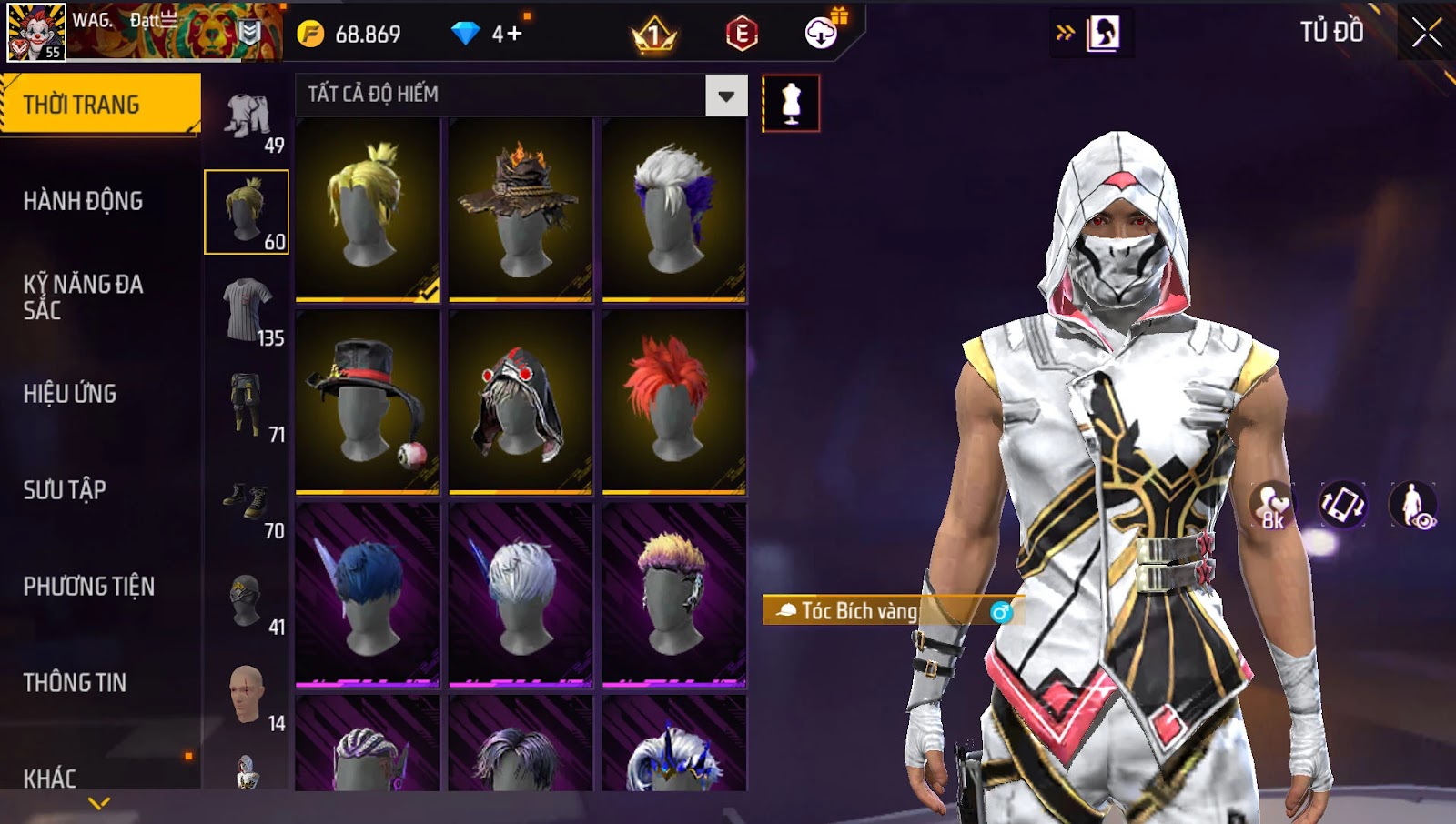Click the mannequin outfit preset button
The height and width of the screenshot is (824, 1456).
pos(791,104)
